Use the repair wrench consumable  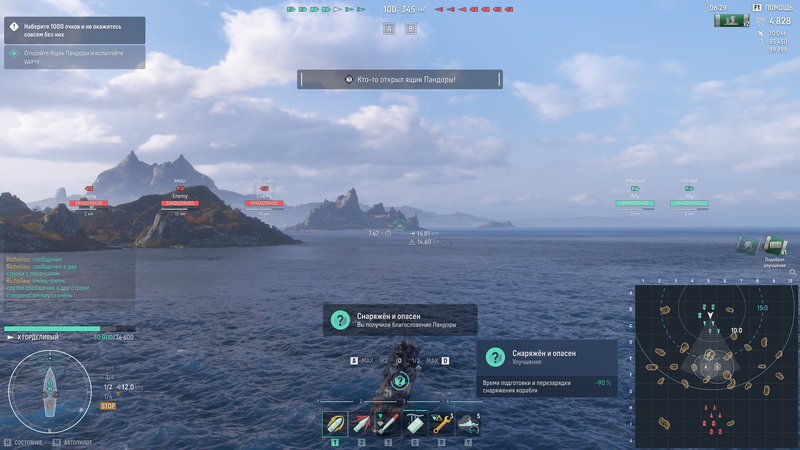[x=442, y=424]
